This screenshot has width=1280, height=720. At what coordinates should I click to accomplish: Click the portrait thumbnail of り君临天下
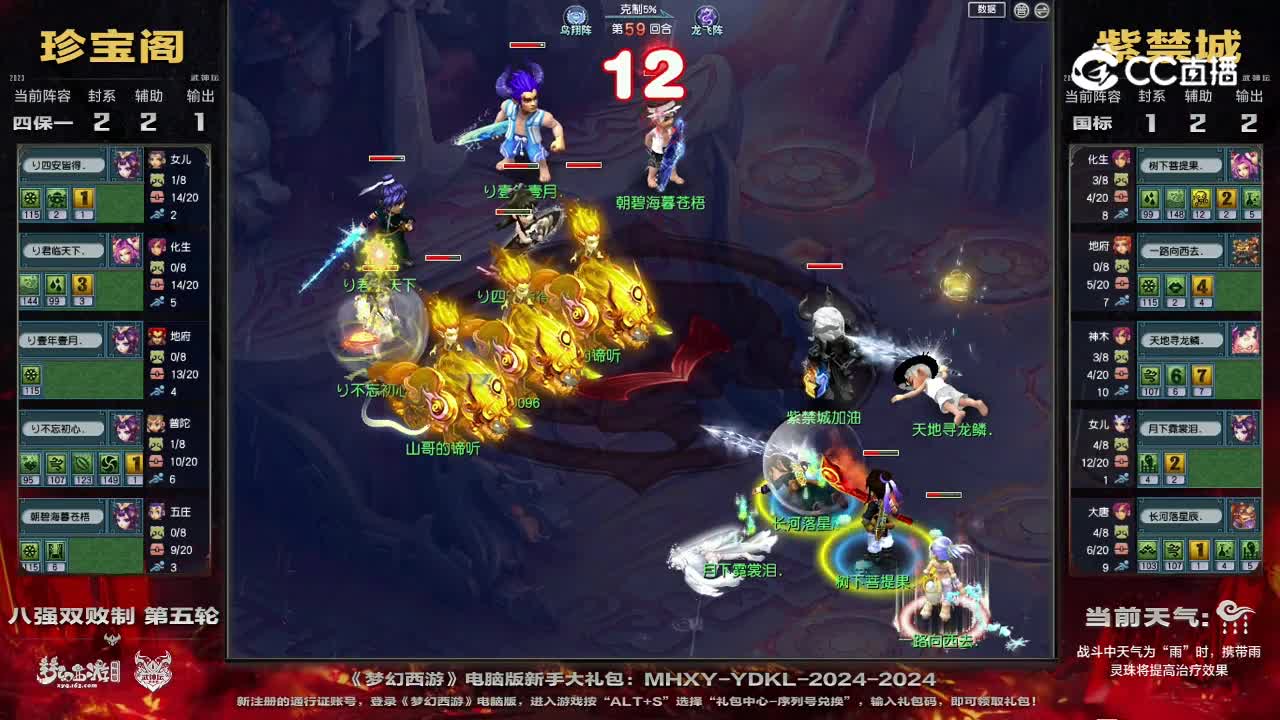click(x=125, y=251)
